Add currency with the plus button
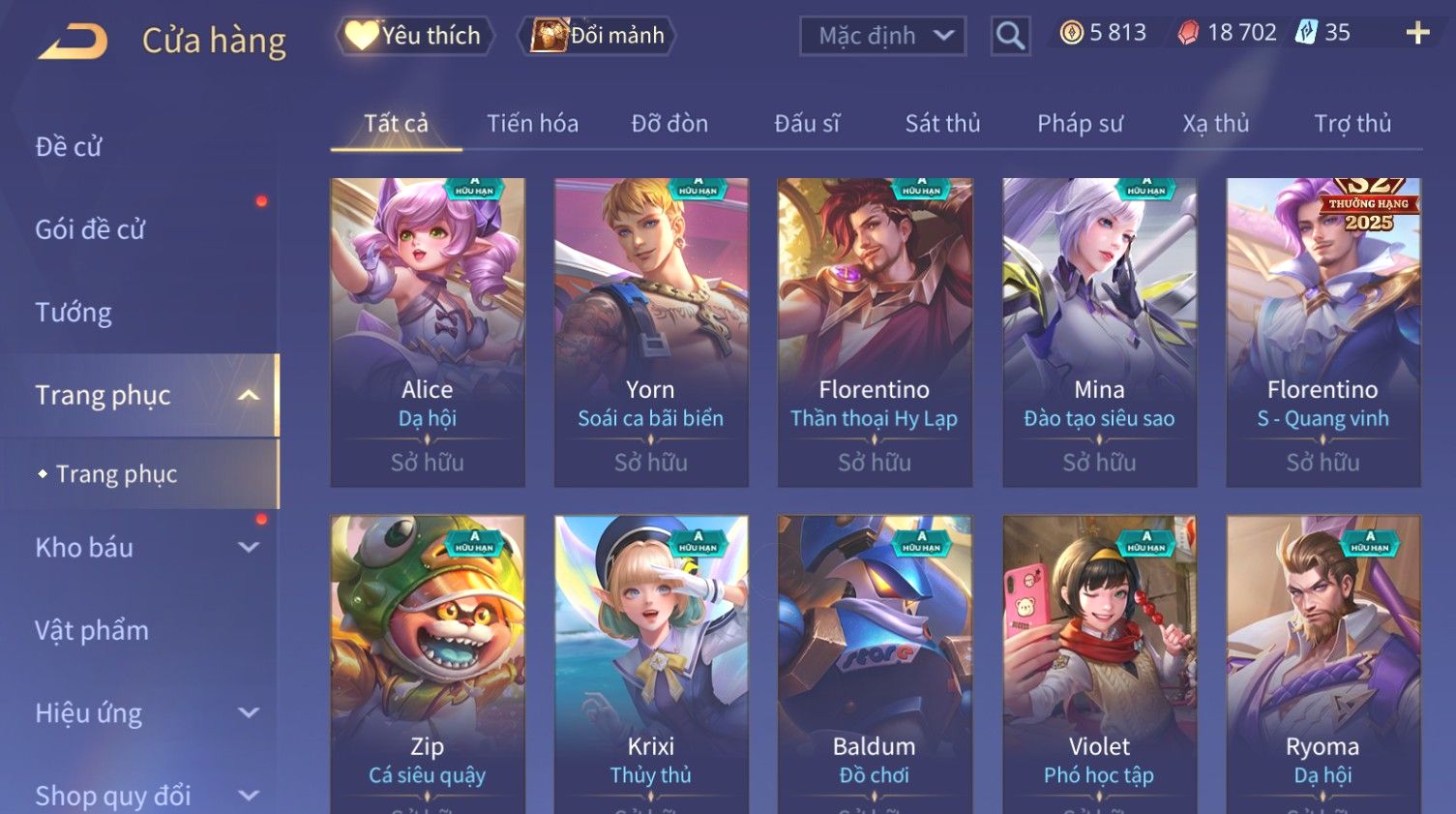 1417,33
